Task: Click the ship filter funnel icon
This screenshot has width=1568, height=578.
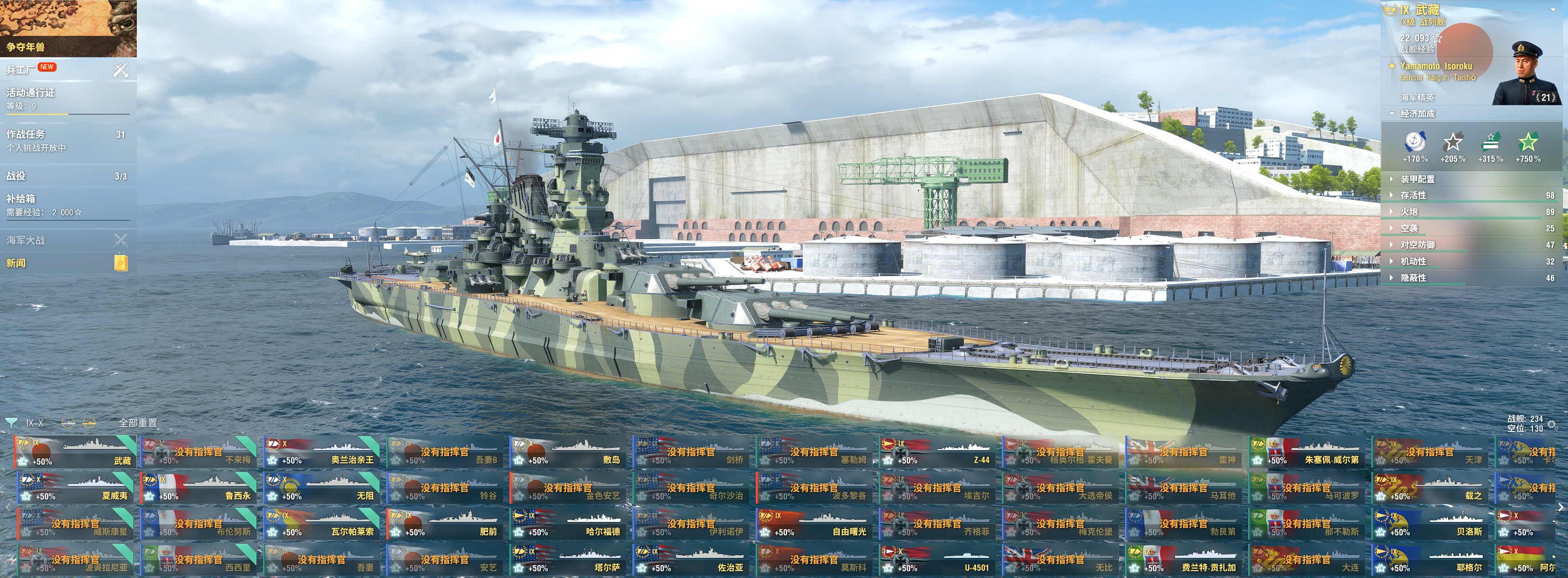Action: tap(11, 423)
